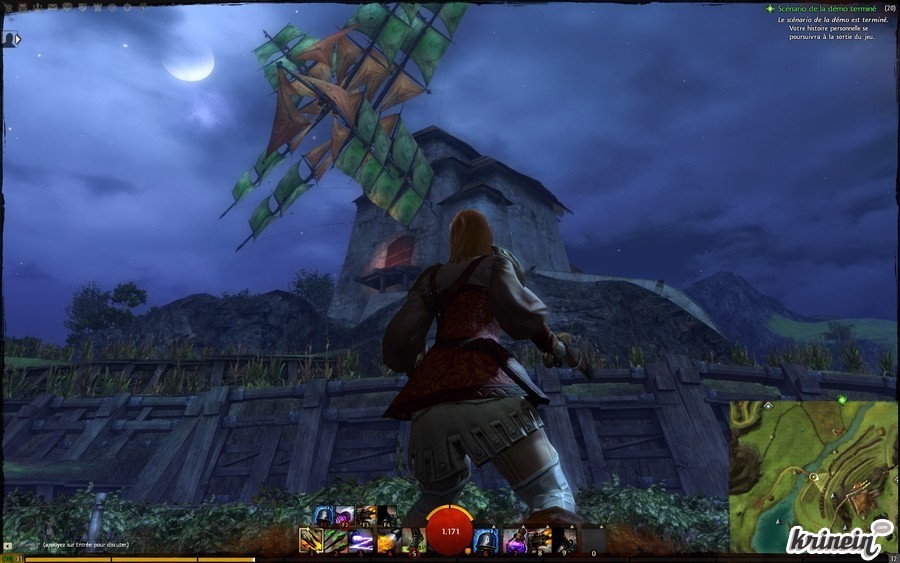Screen dimensions: 900x563
Task: Trigger the F4 dark toolbelt skill
Action: point(387,516)
